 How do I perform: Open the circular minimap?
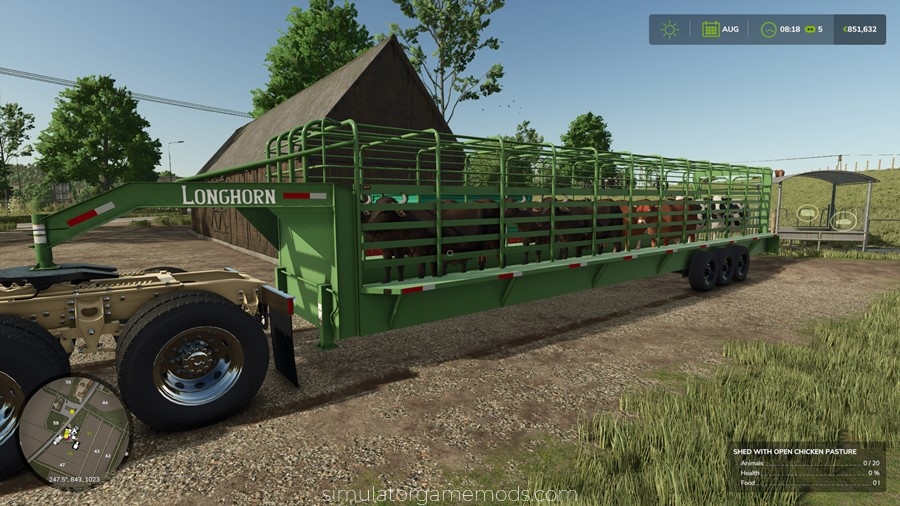(75, 432)
